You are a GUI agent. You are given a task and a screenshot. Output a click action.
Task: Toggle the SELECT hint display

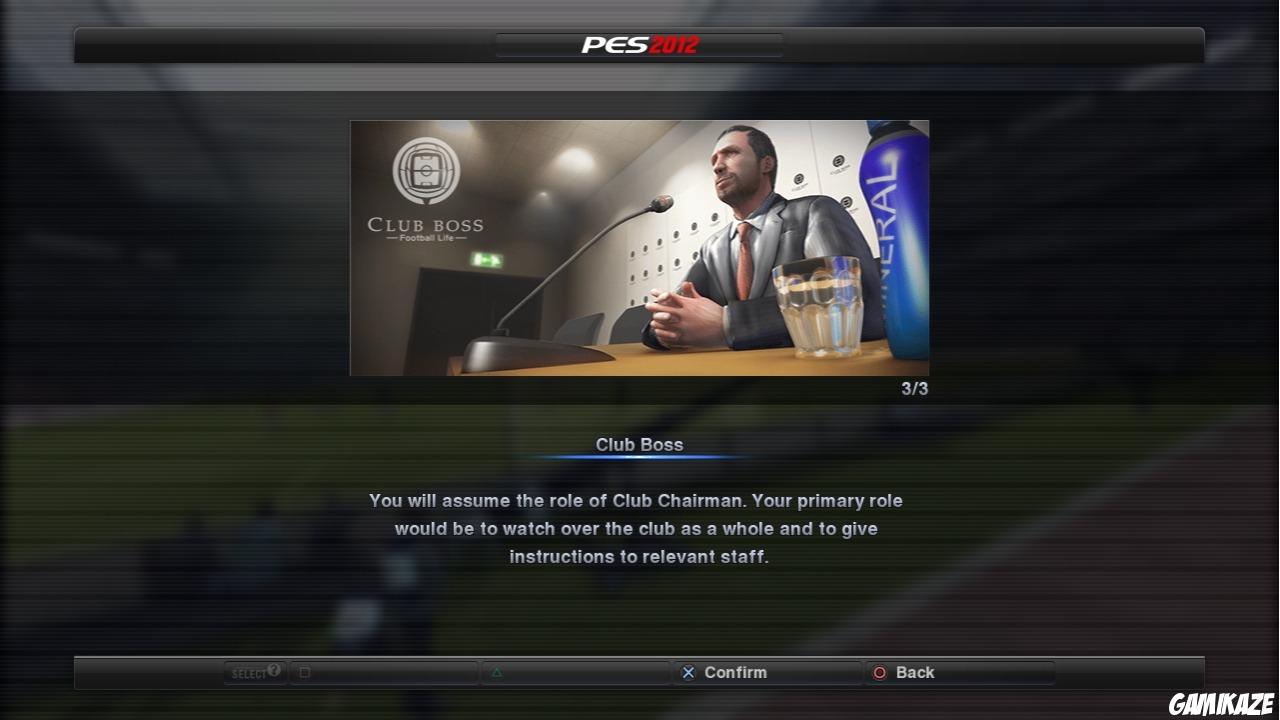point(253,672)
